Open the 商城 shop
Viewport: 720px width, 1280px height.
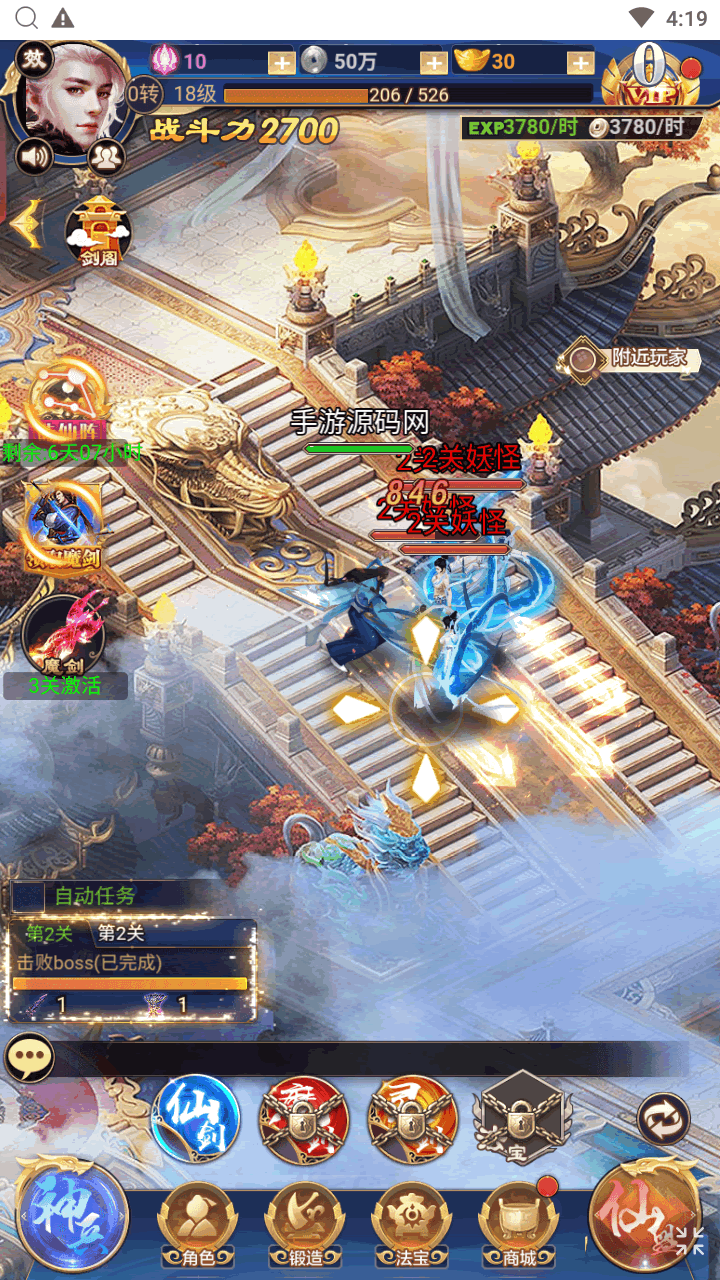[519, 1225]
